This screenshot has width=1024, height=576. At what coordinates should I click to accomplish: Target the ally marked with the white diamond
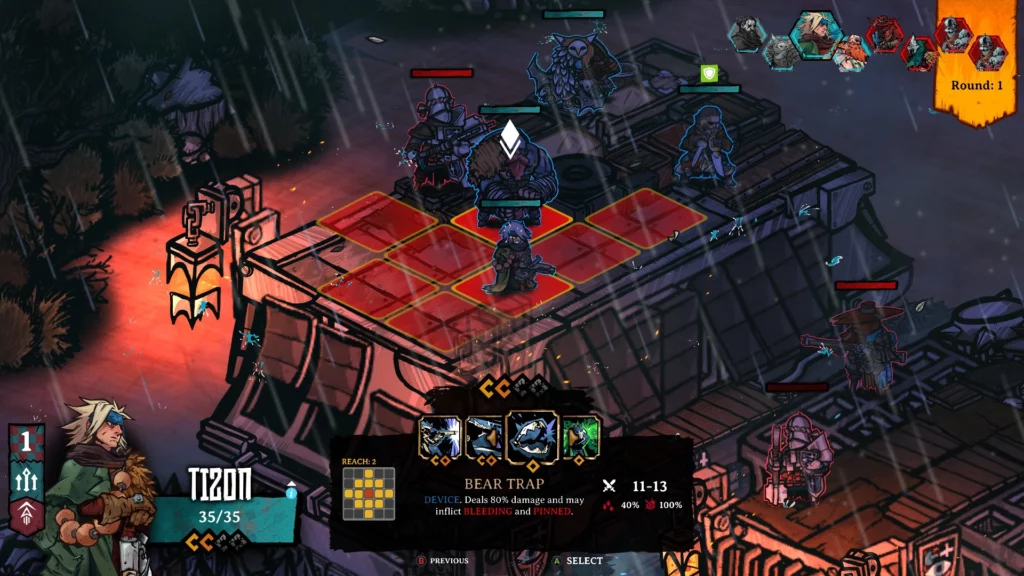point(510,170)
